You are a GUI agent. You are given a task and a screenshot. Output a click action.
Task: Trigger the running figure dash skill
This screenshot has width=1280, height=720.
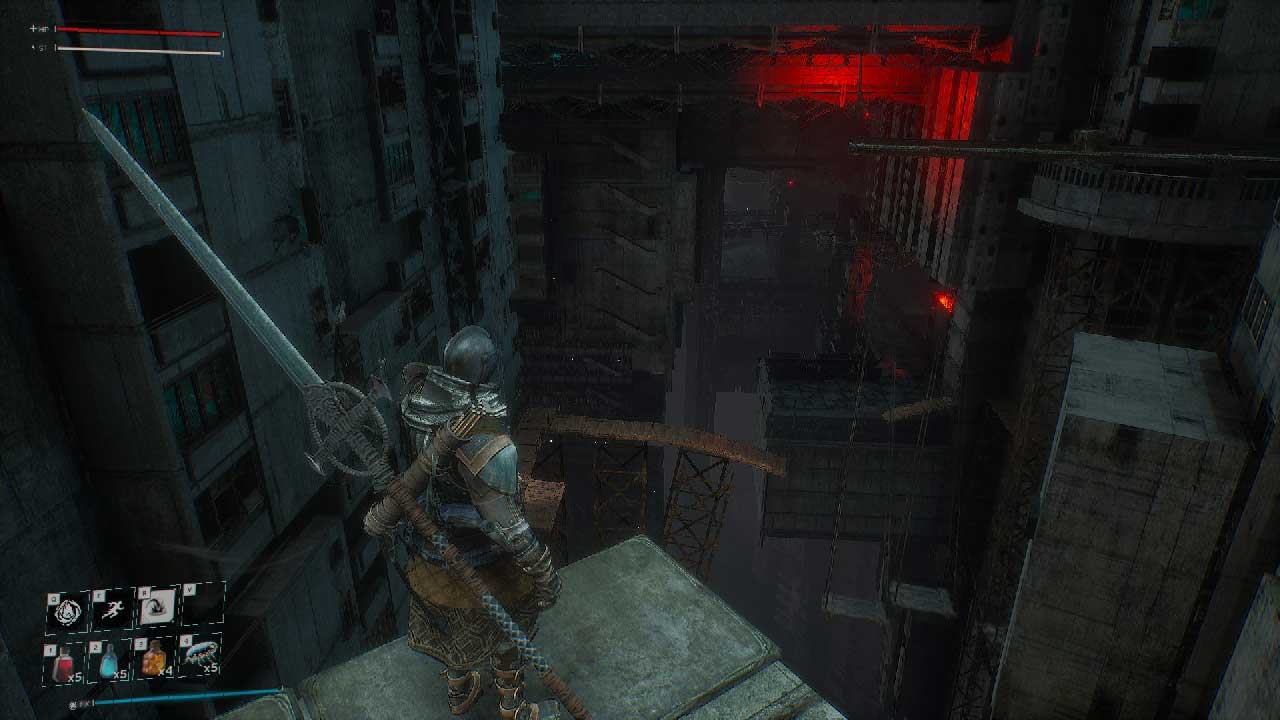[113, 609]
